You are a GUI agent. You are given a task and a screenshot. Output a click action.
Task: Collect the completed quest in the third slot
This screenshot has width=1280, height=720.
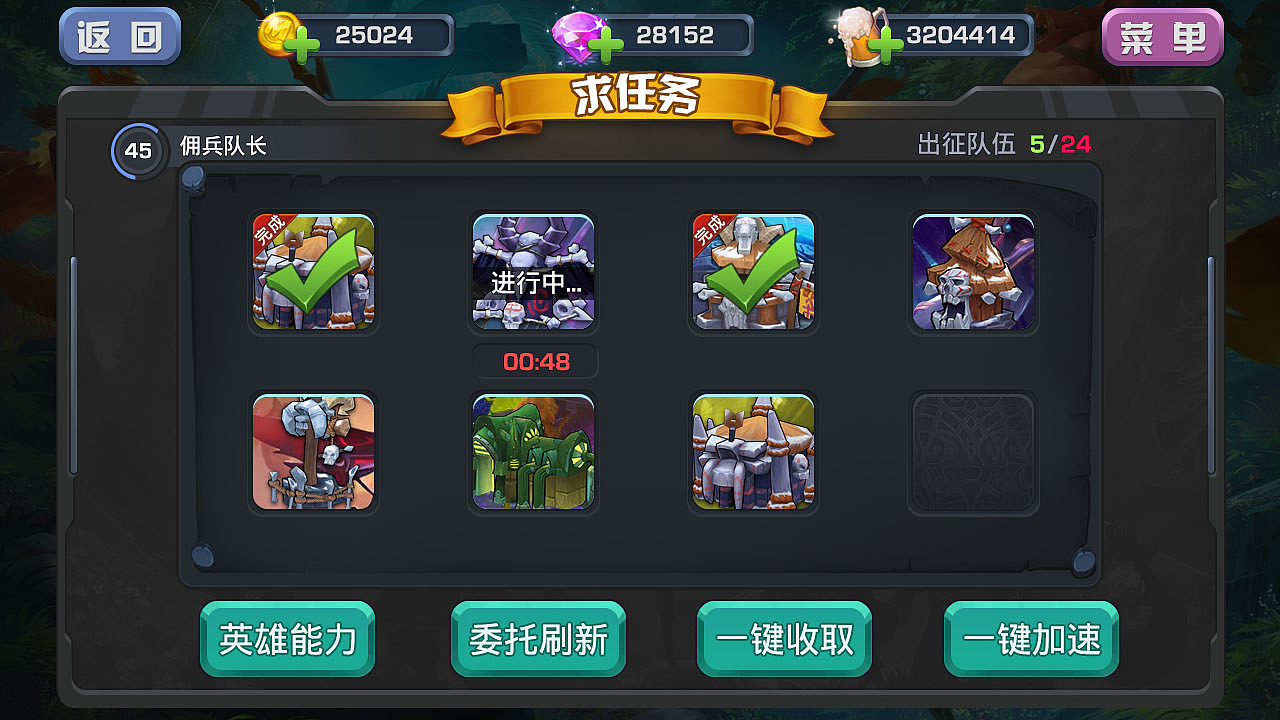tap(753, 272)
